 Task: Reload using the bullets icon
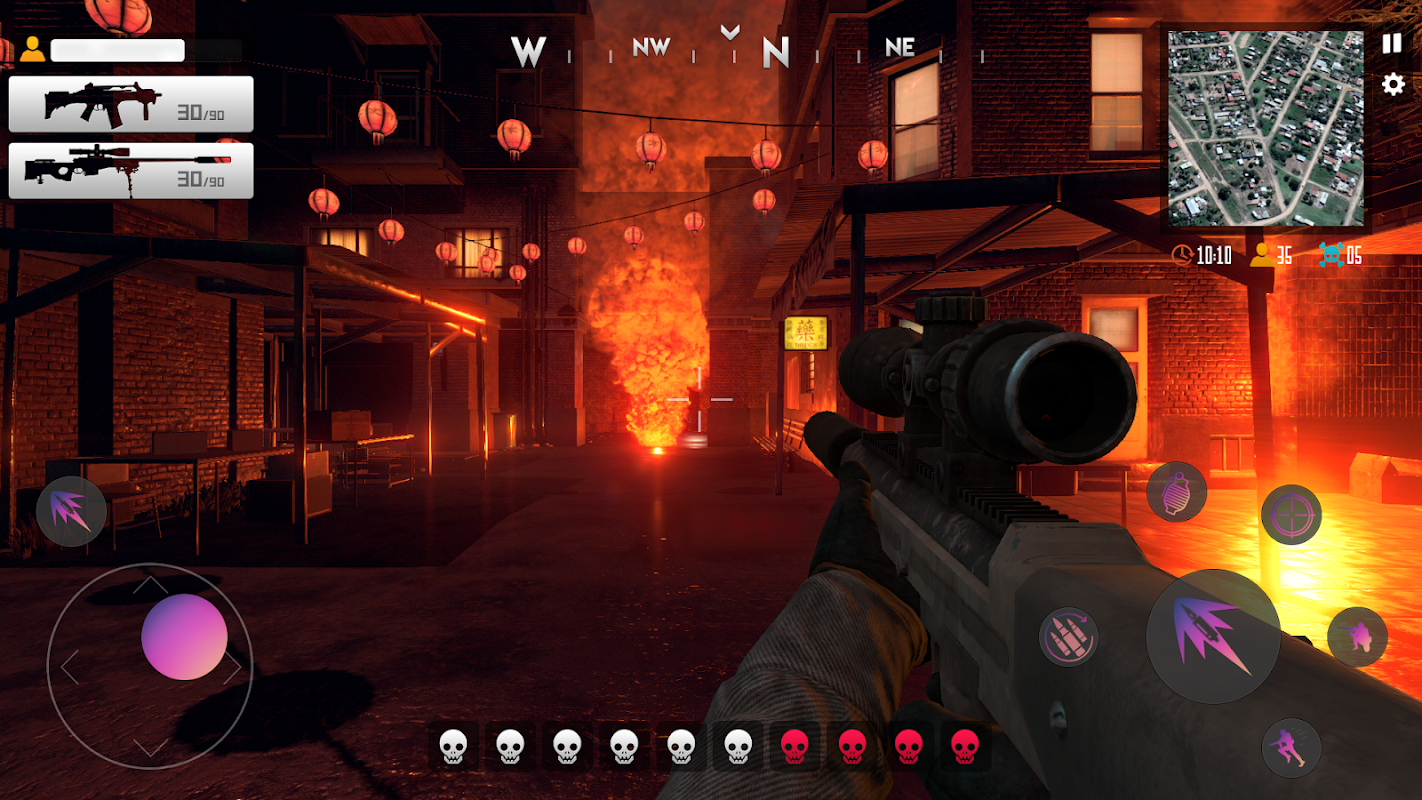(1068, 636)
